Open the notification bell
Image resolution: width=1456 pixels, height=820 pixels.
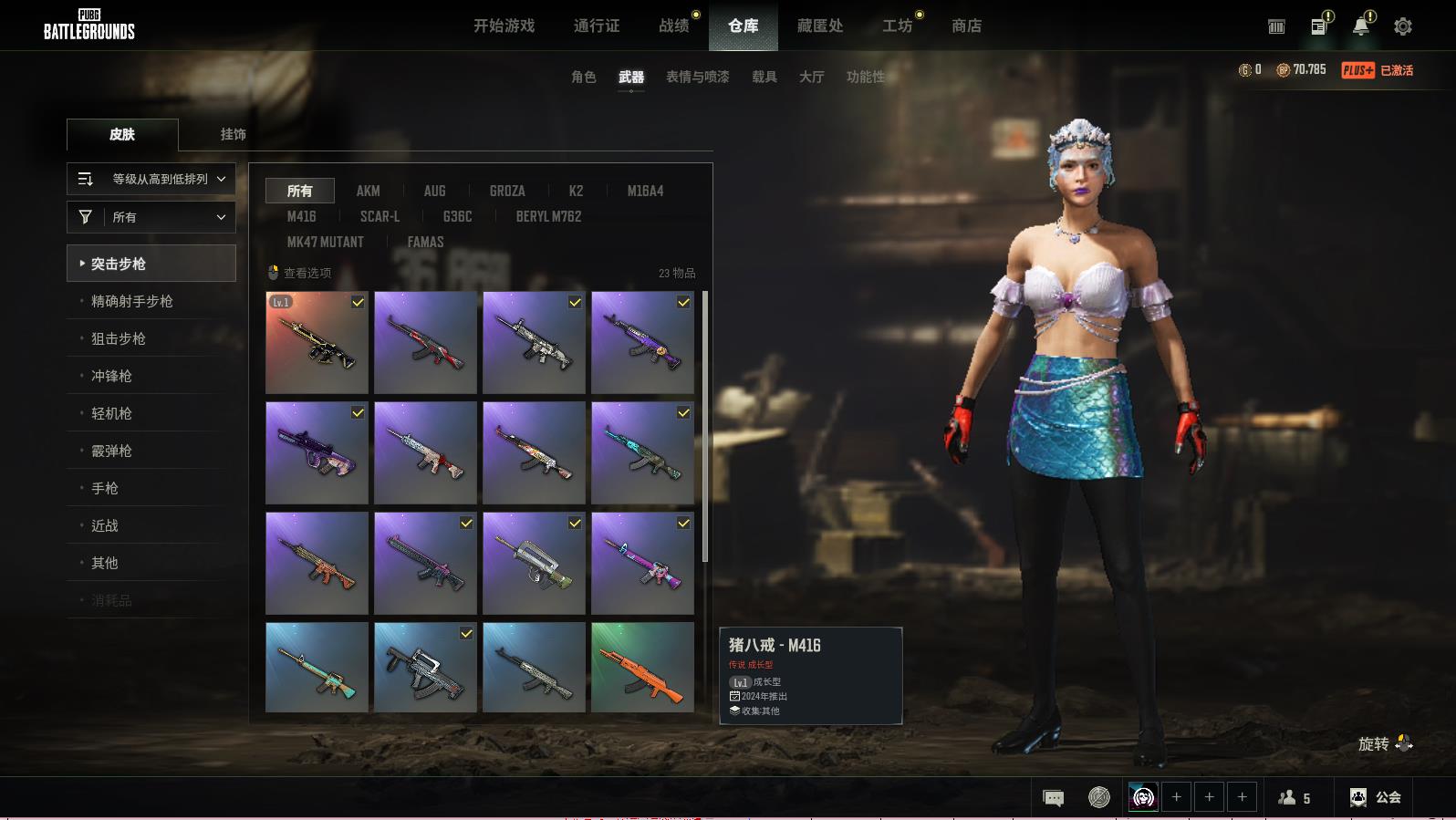[x=1360, y=26]
